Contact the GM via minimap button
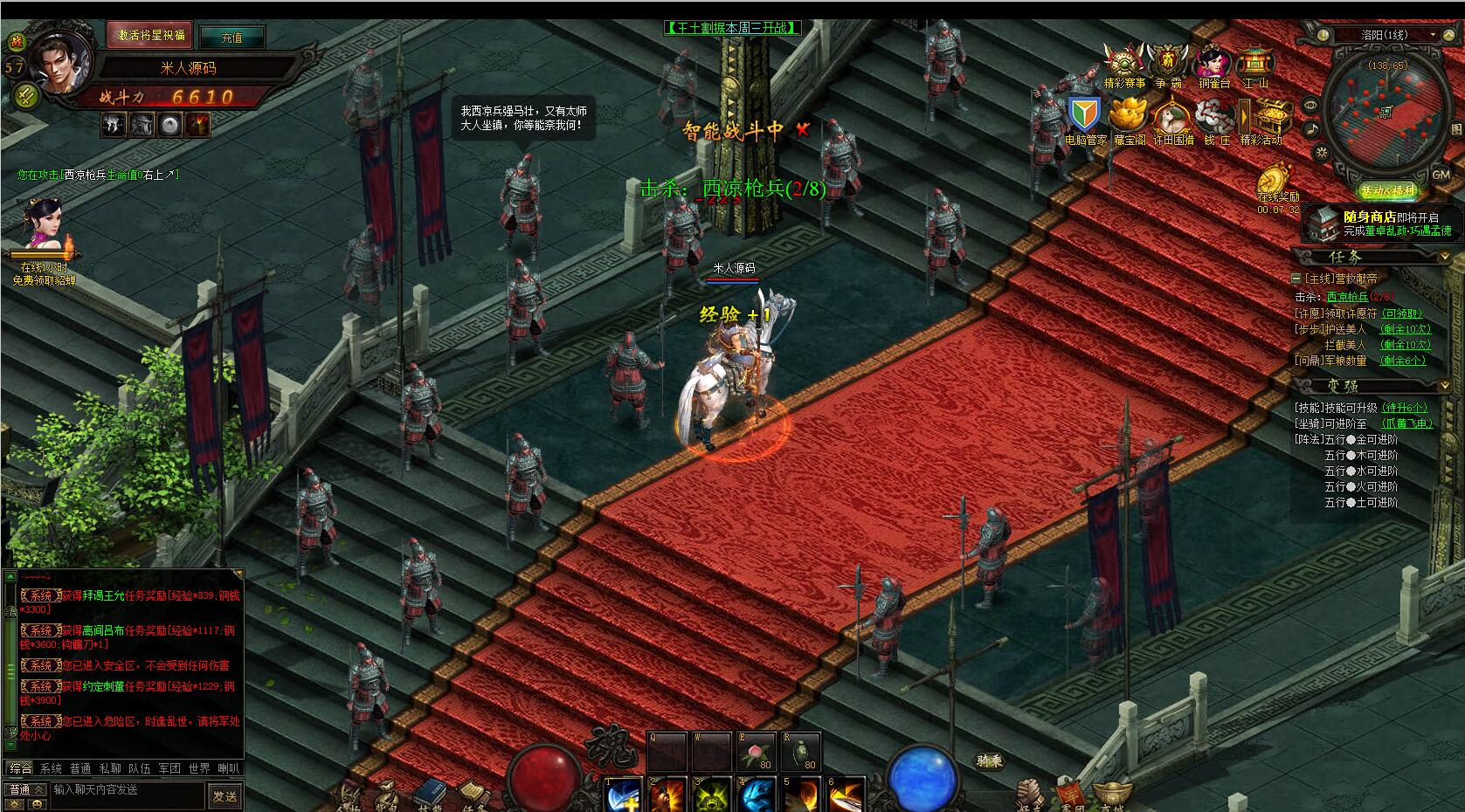 tap(1441, 175)
